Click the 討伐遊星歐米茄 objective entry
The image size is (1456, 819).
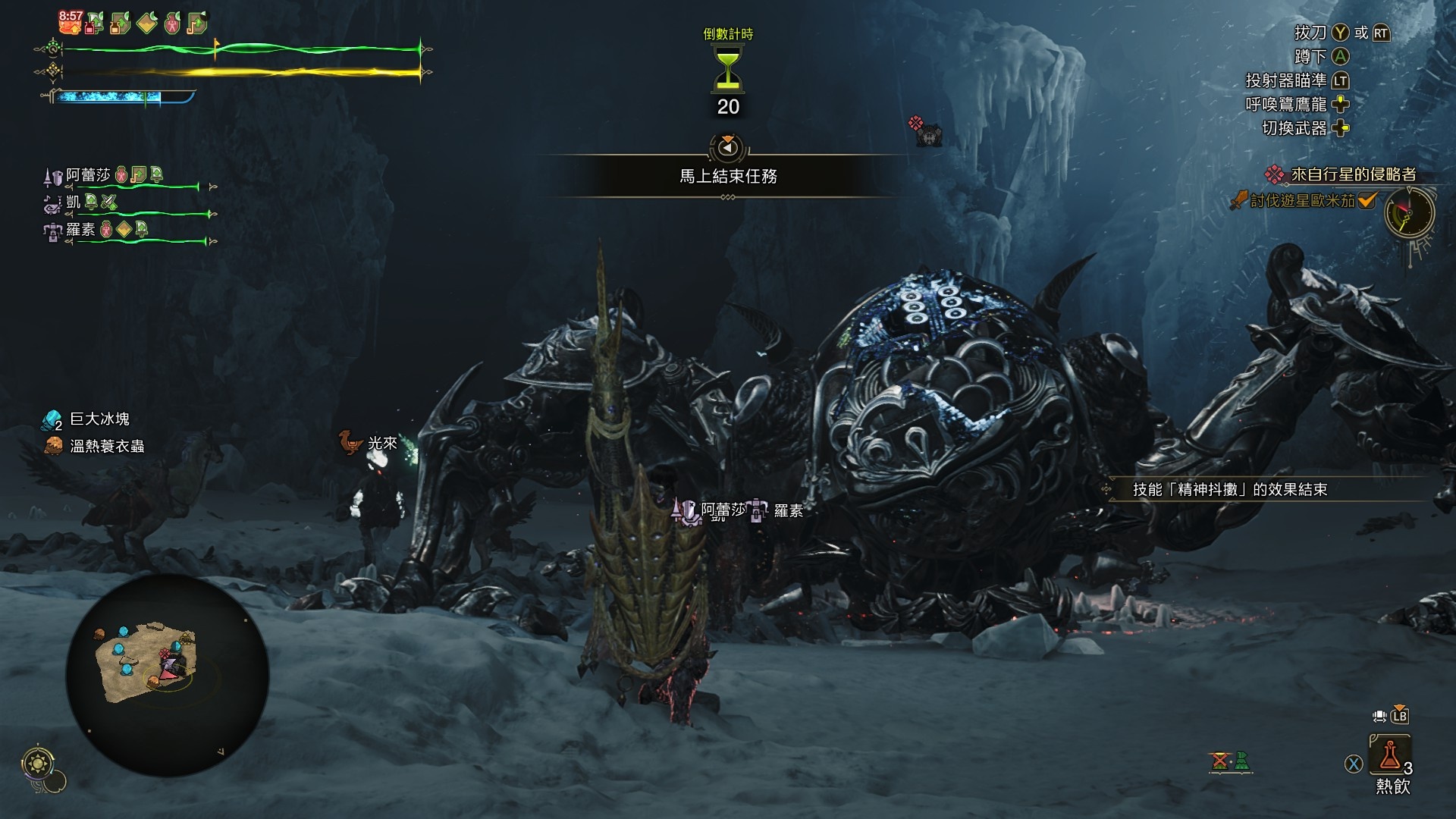click(1301, 201)
